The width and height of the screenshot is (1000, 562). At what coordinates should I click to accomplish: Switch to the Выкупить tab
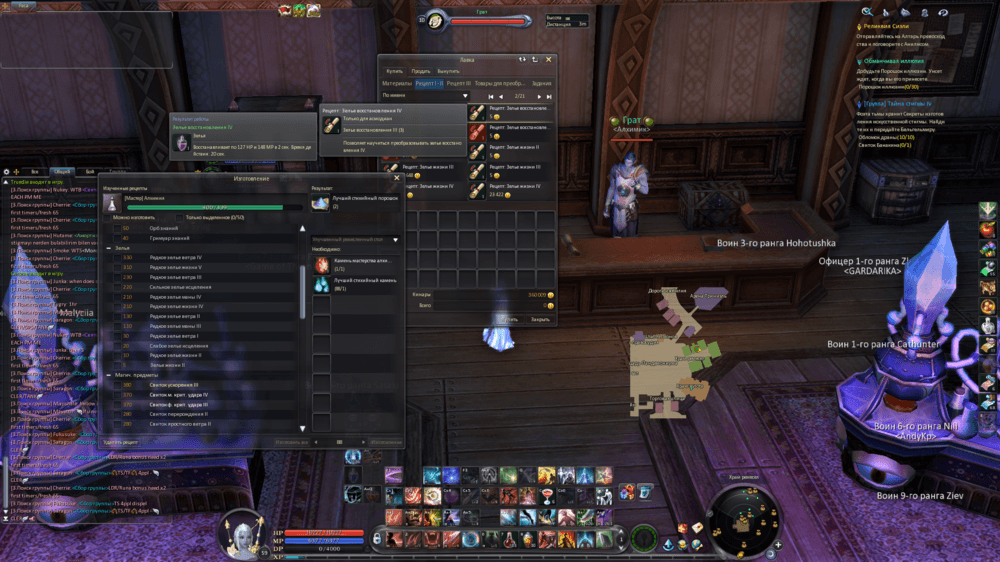pos(448,71)
